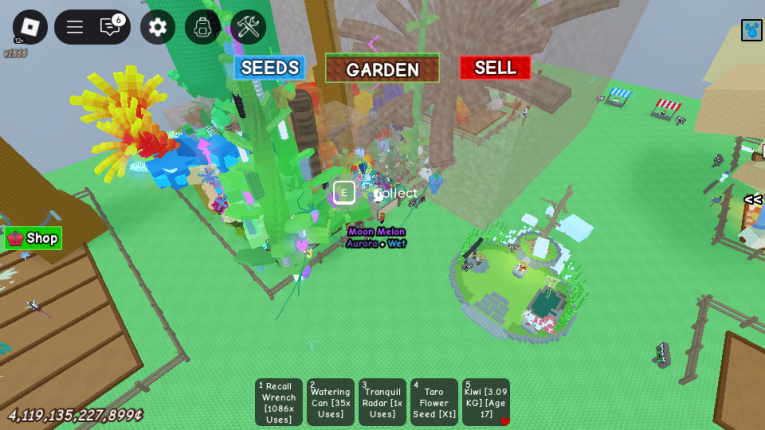Screen dimensions: 765x430
Task: Open the gear settings
Action: click(157, 27)
